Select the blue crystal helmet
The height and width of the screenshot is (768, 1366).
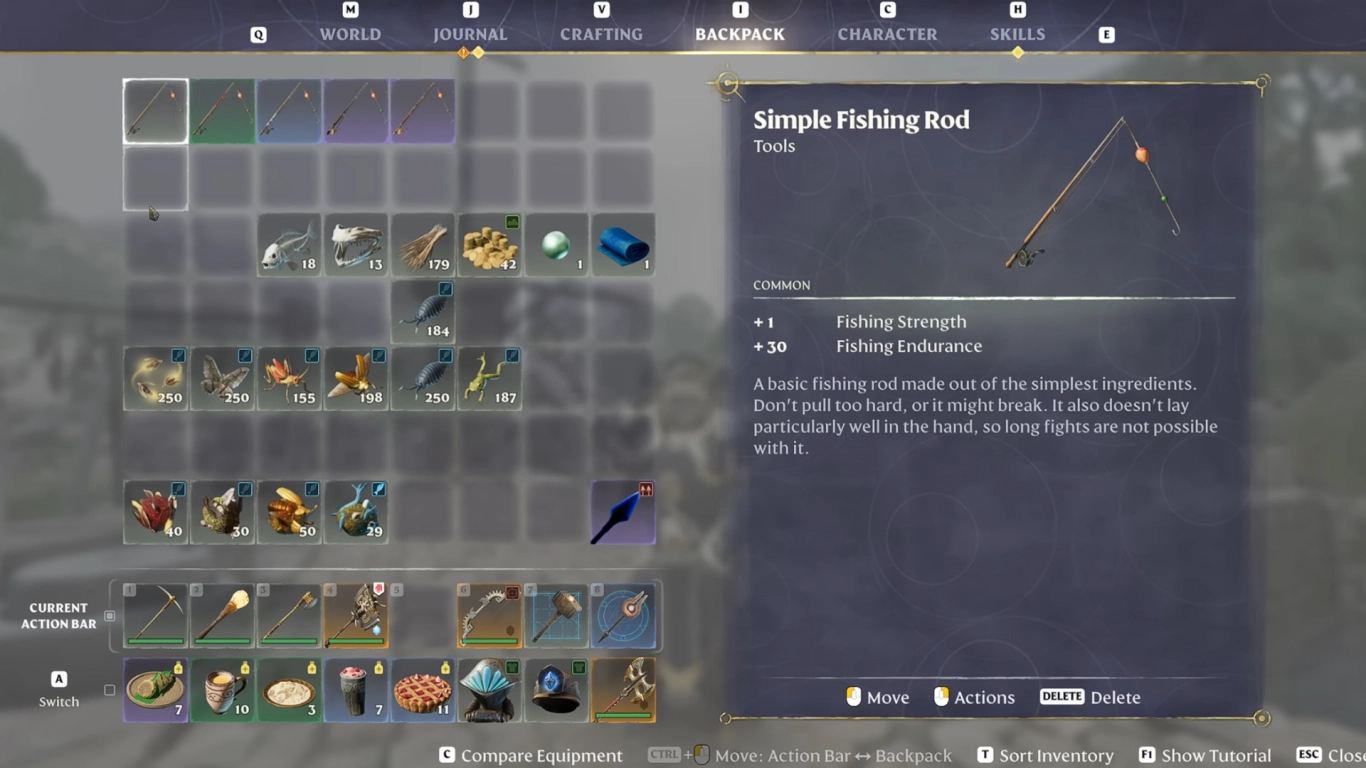coord(556,690)
